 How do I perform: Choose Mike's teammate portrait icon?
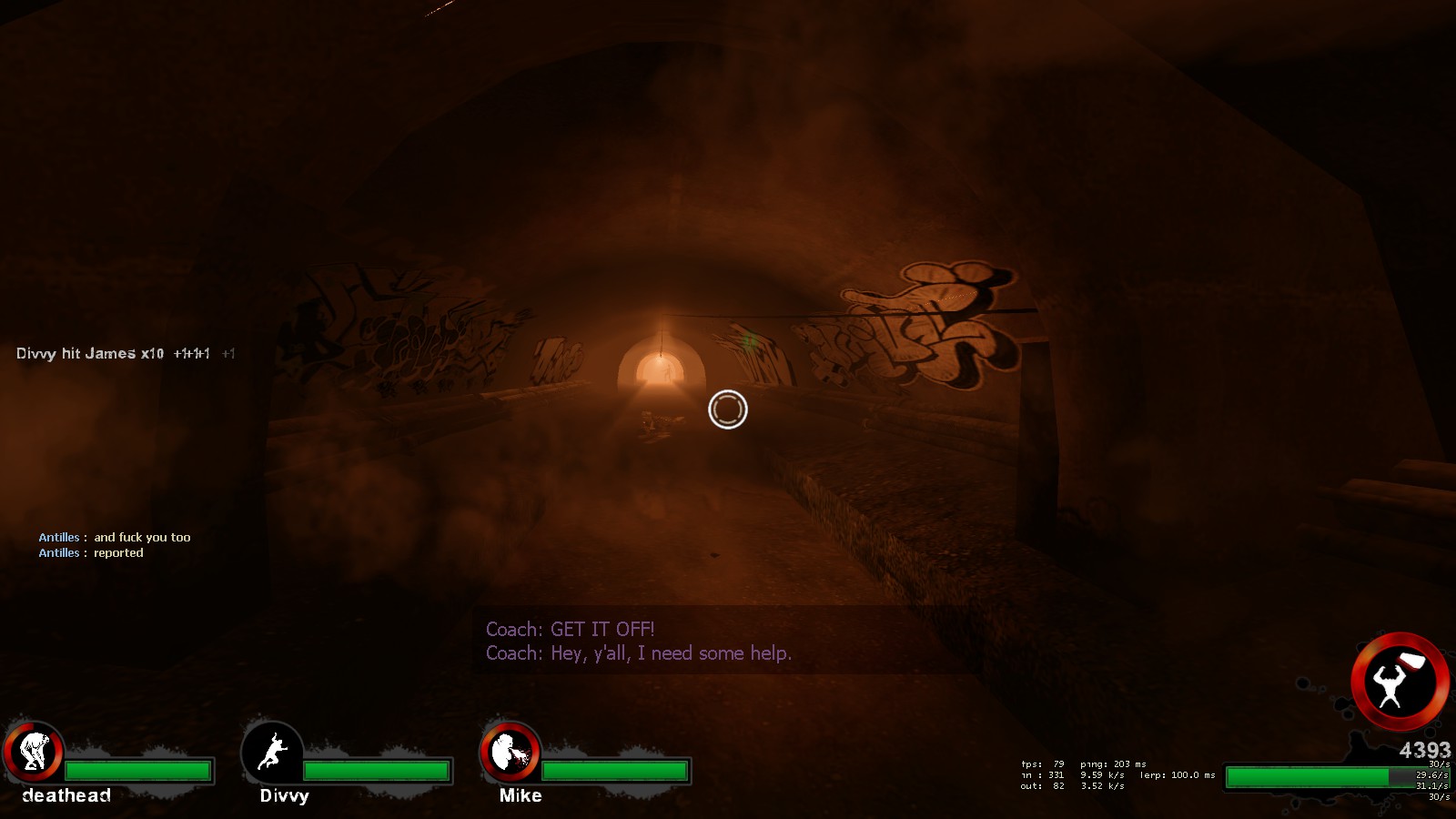tap(510, 752)
